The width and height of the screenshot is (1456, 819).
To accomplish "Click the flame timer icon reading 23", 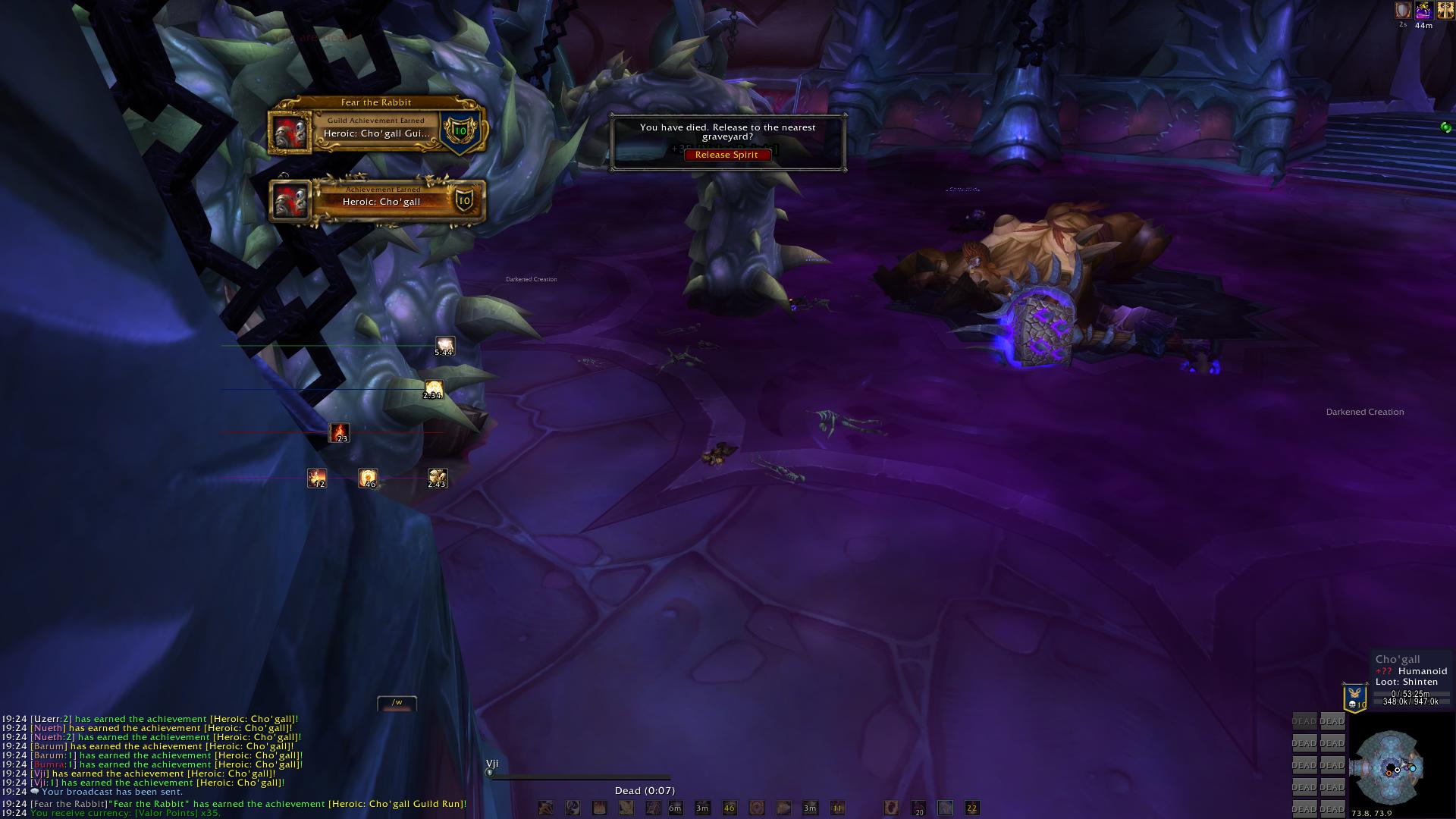I will tap(339, 433).
